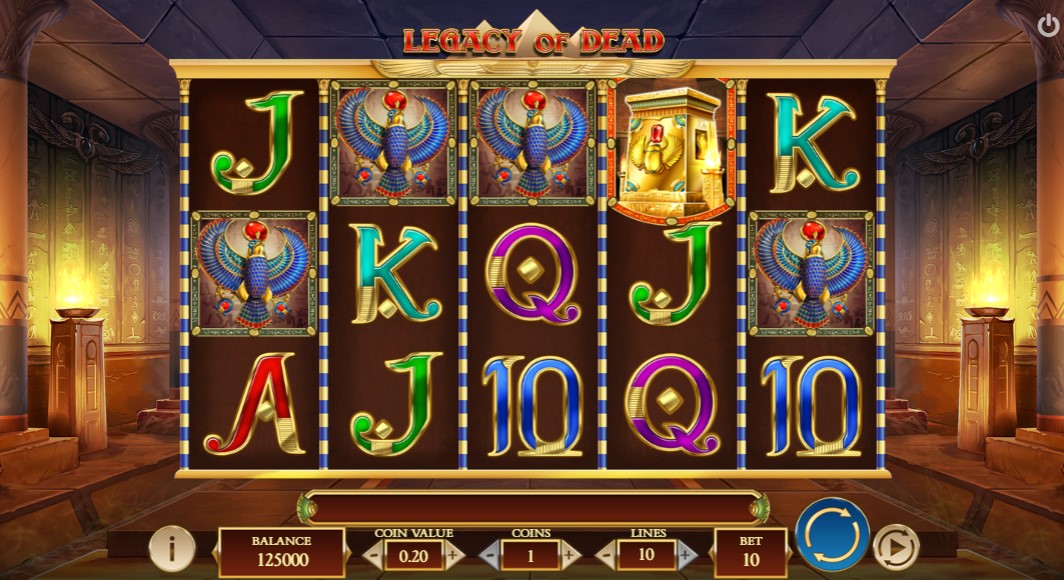This screenshot has height=580, width=1064.
Task: Increase the coin value
Action: pos(453,554)
